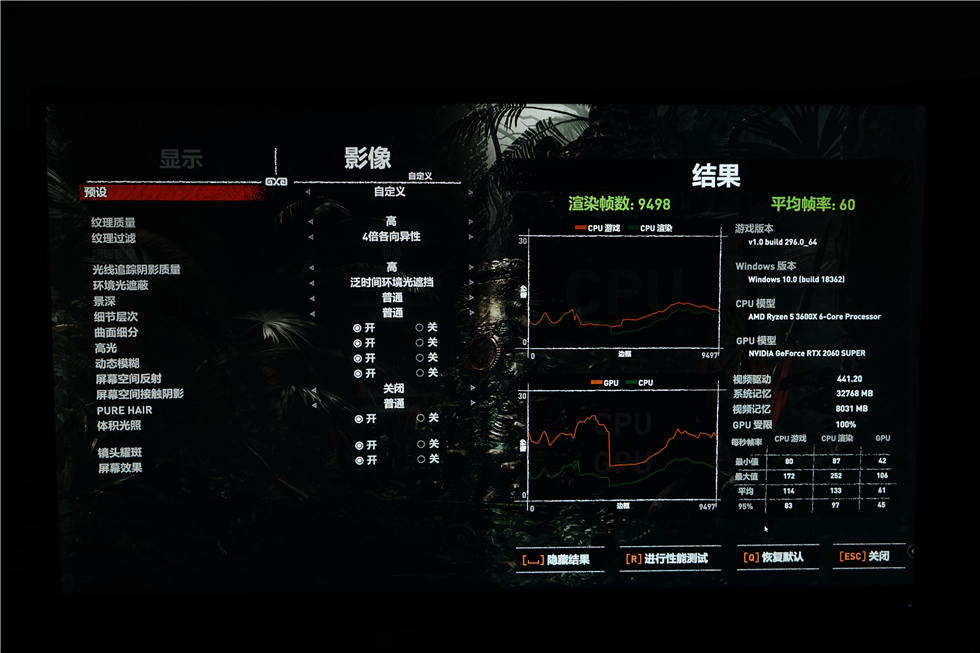The width and height of the screenshot is (980, 653).
Task: Raise 纹理质量 with its right arrow
Action: tap(469, 222)
